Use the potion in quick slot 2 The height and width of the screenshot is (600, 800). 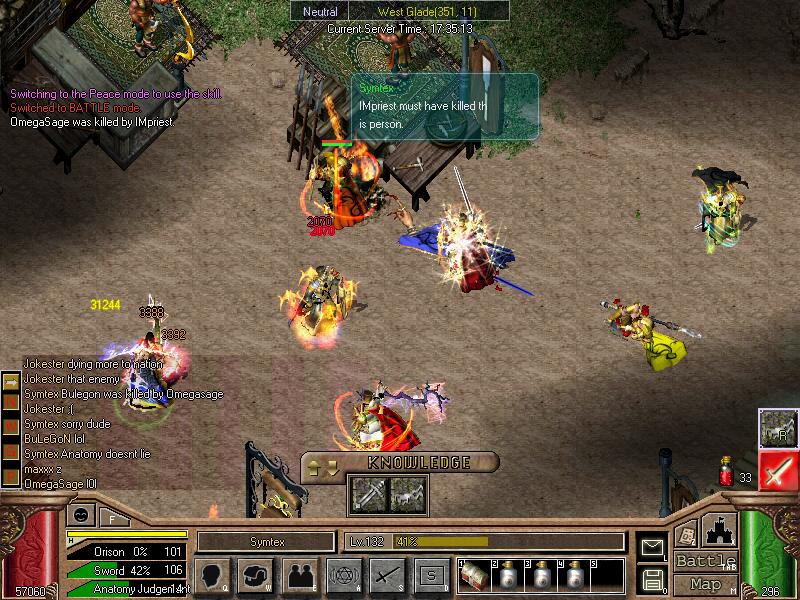pos(506,577)
